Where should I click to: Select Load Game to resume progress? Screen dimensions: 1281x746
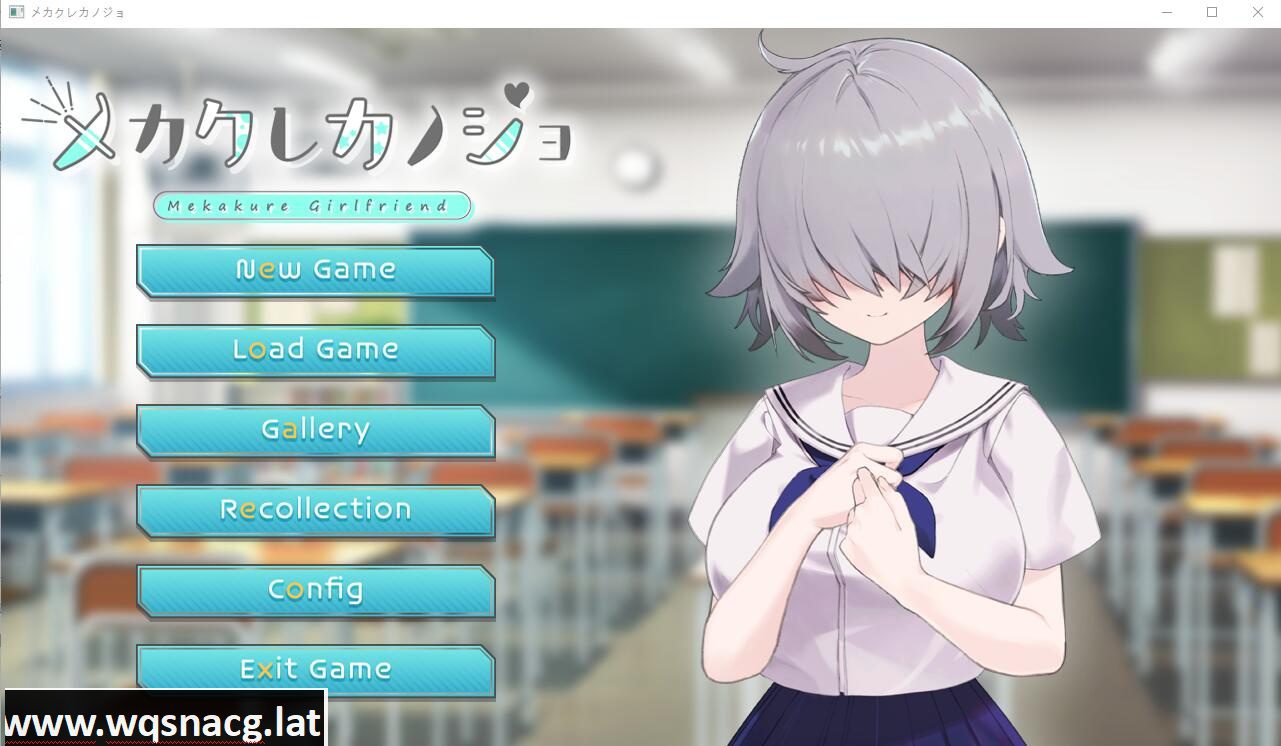(315, 349)
